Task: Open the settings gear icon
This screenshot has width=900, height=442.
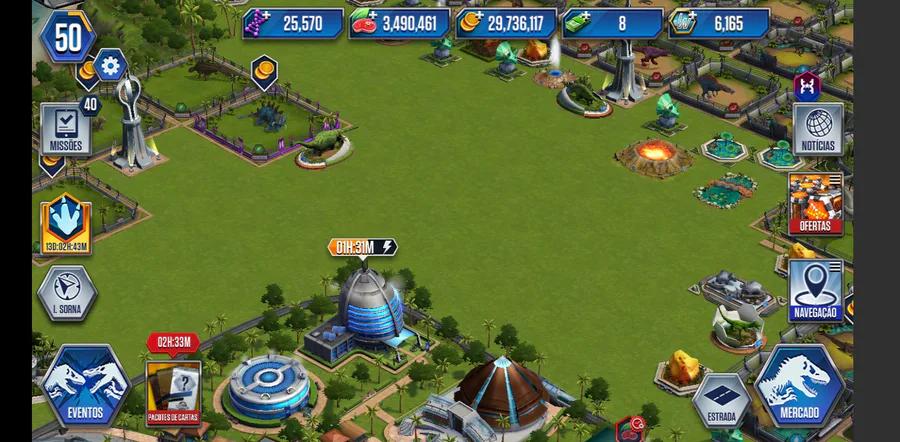Action: pos(110,67)
